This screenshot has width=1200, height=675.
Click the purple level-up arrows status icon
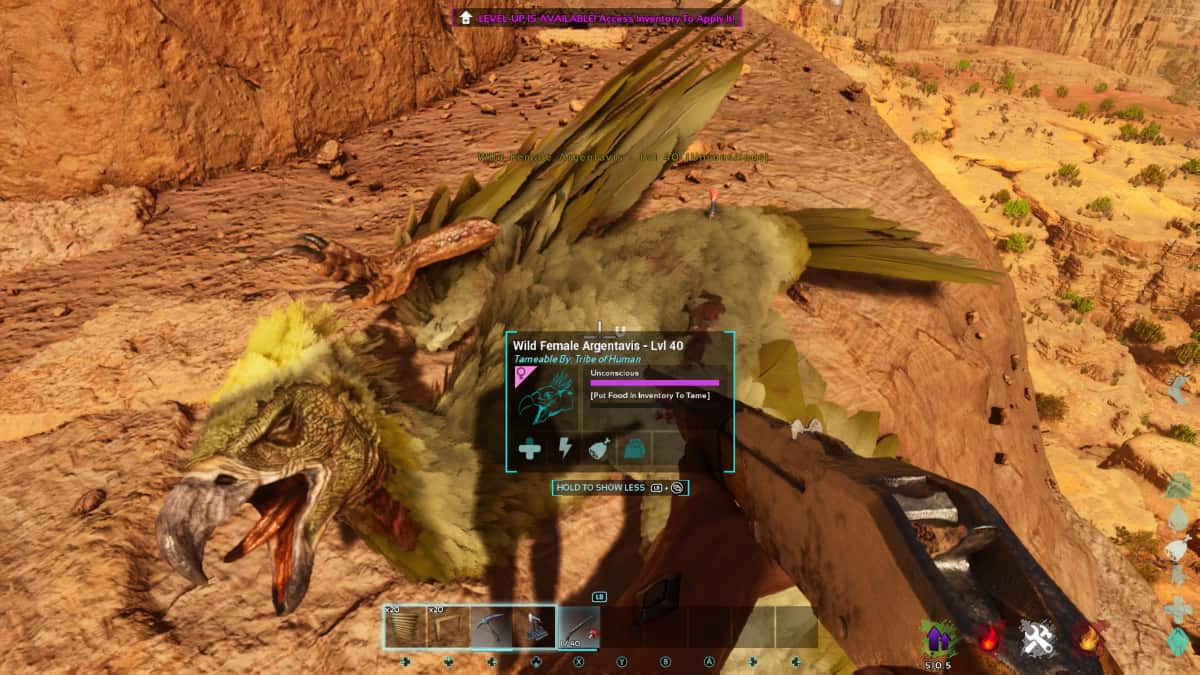(937, 638)
